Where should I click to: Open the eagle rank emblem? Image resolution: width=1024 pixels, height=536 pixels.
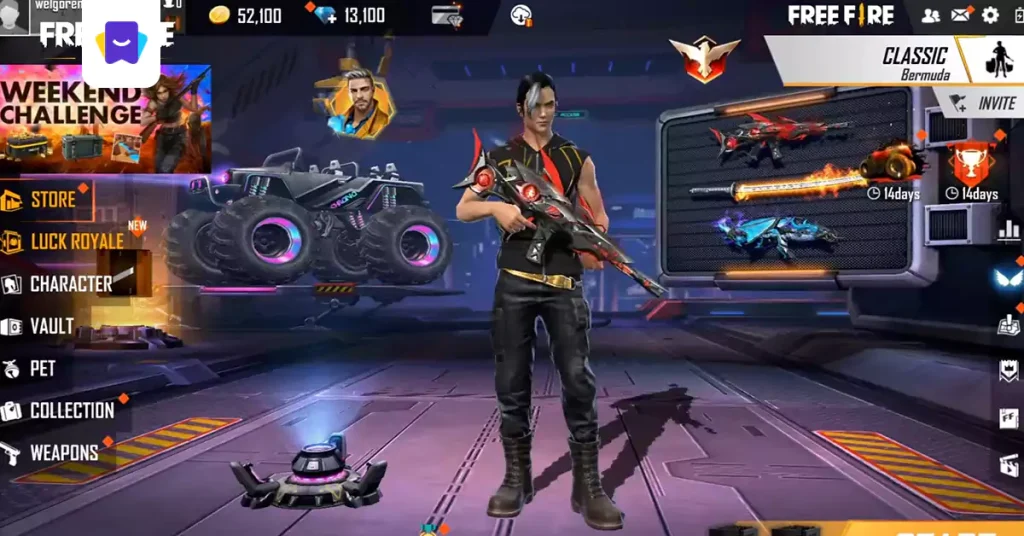[704, 59]
